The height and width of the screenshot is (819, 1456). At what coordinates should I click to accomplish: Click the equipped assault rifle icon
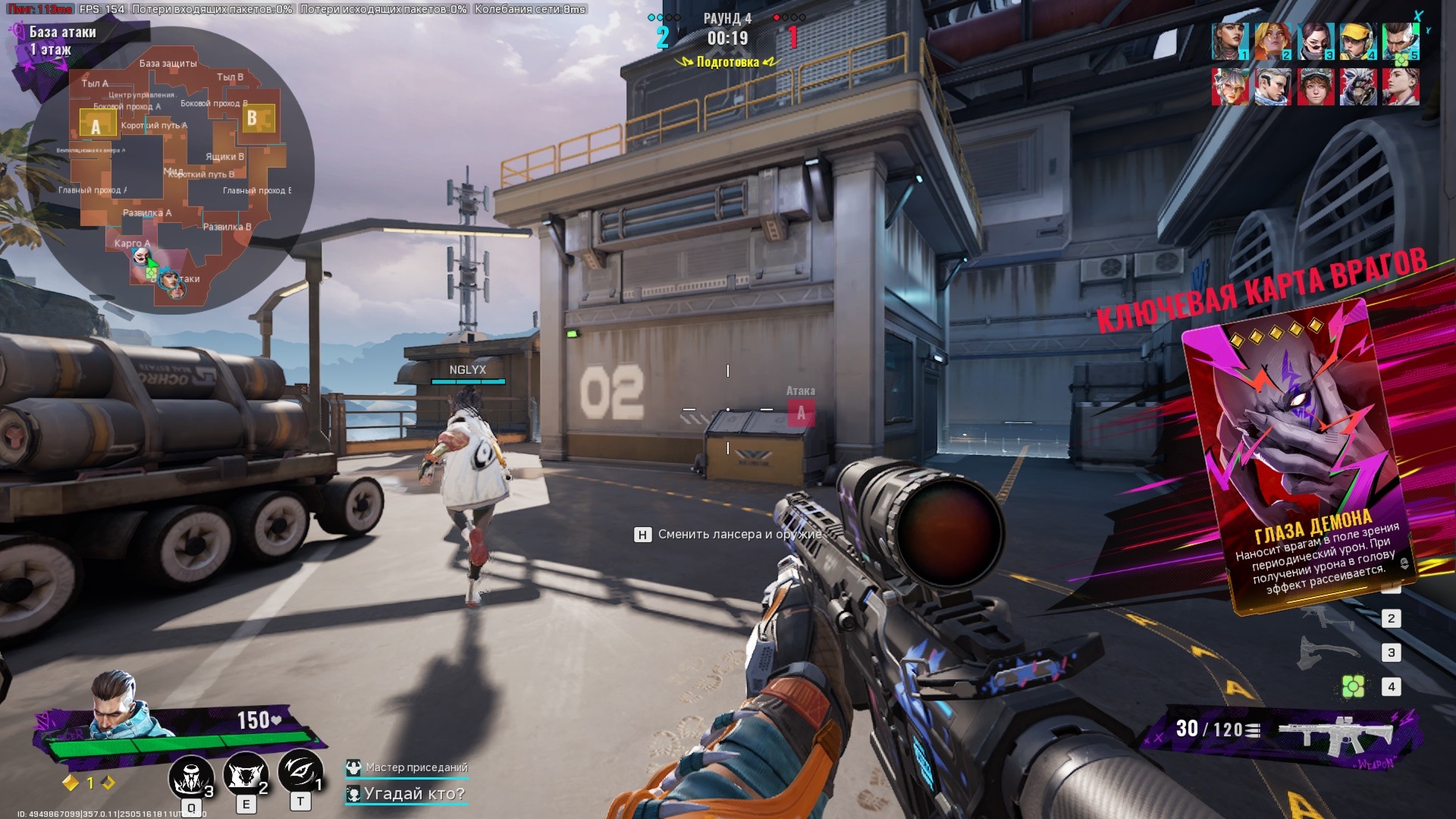pyautogui.click(x=1335, y=733)
